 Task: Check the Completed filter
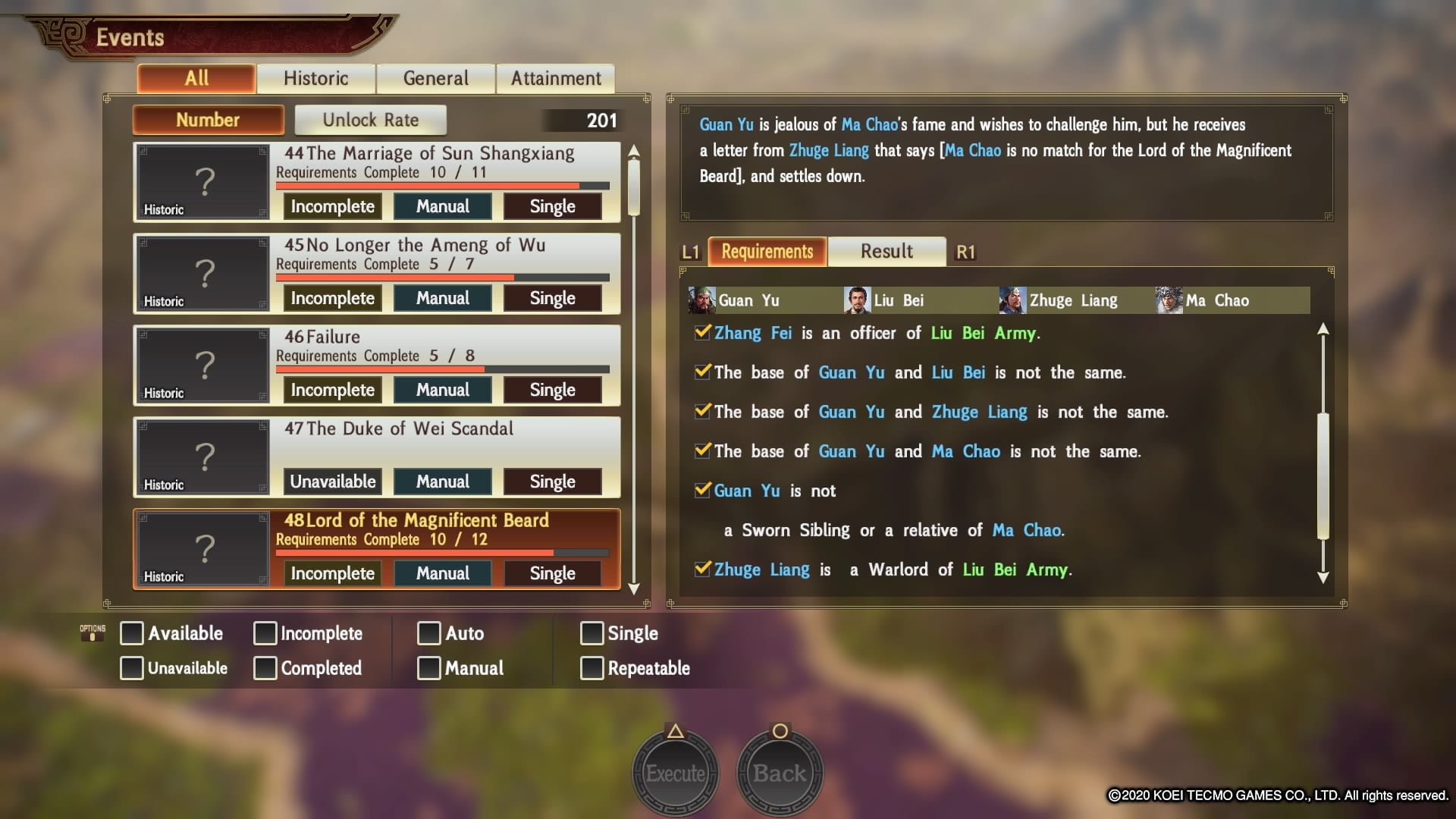coord(265,668)
